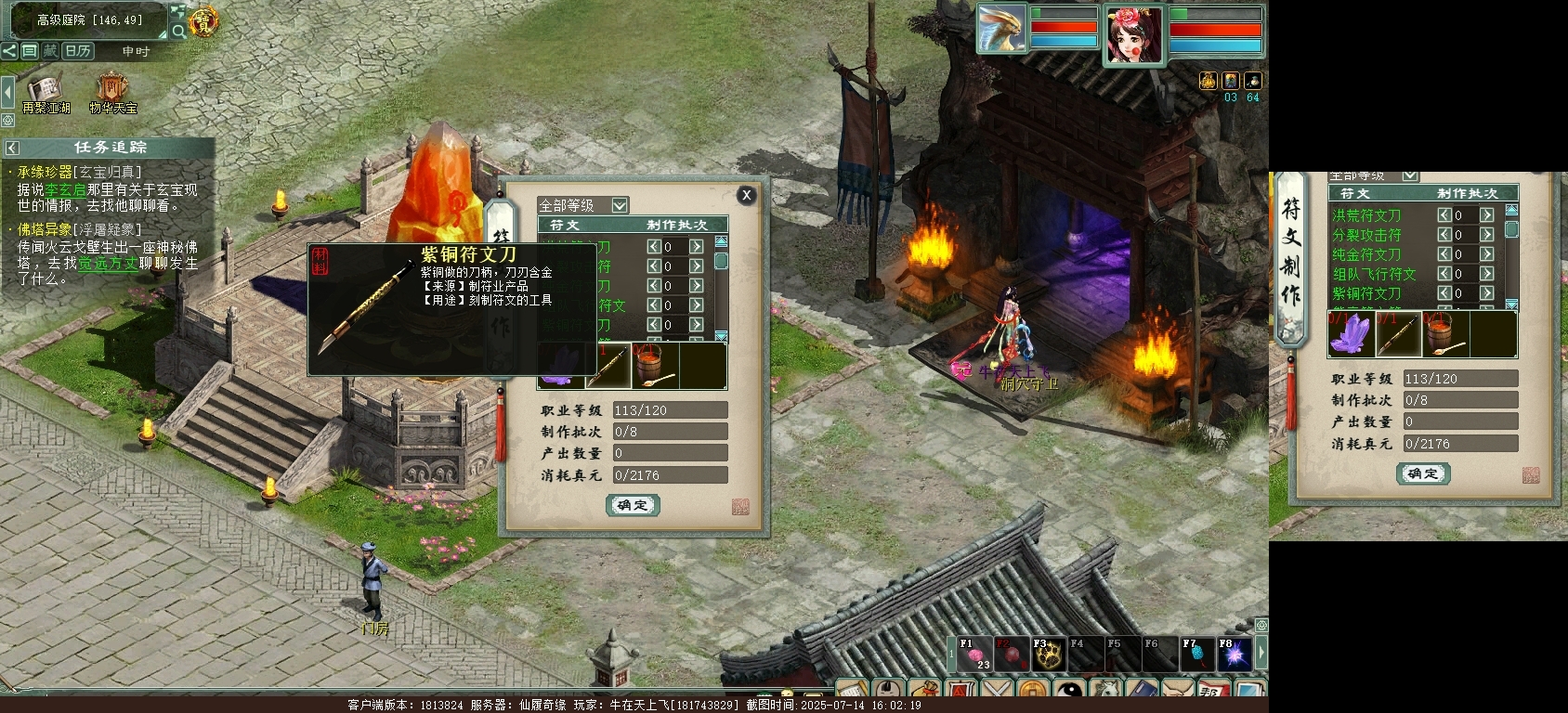The height and width of the screenshot is (713, 1568).
Task: Follow the 李玄启 NPC link
Action: tap(65, 189)
